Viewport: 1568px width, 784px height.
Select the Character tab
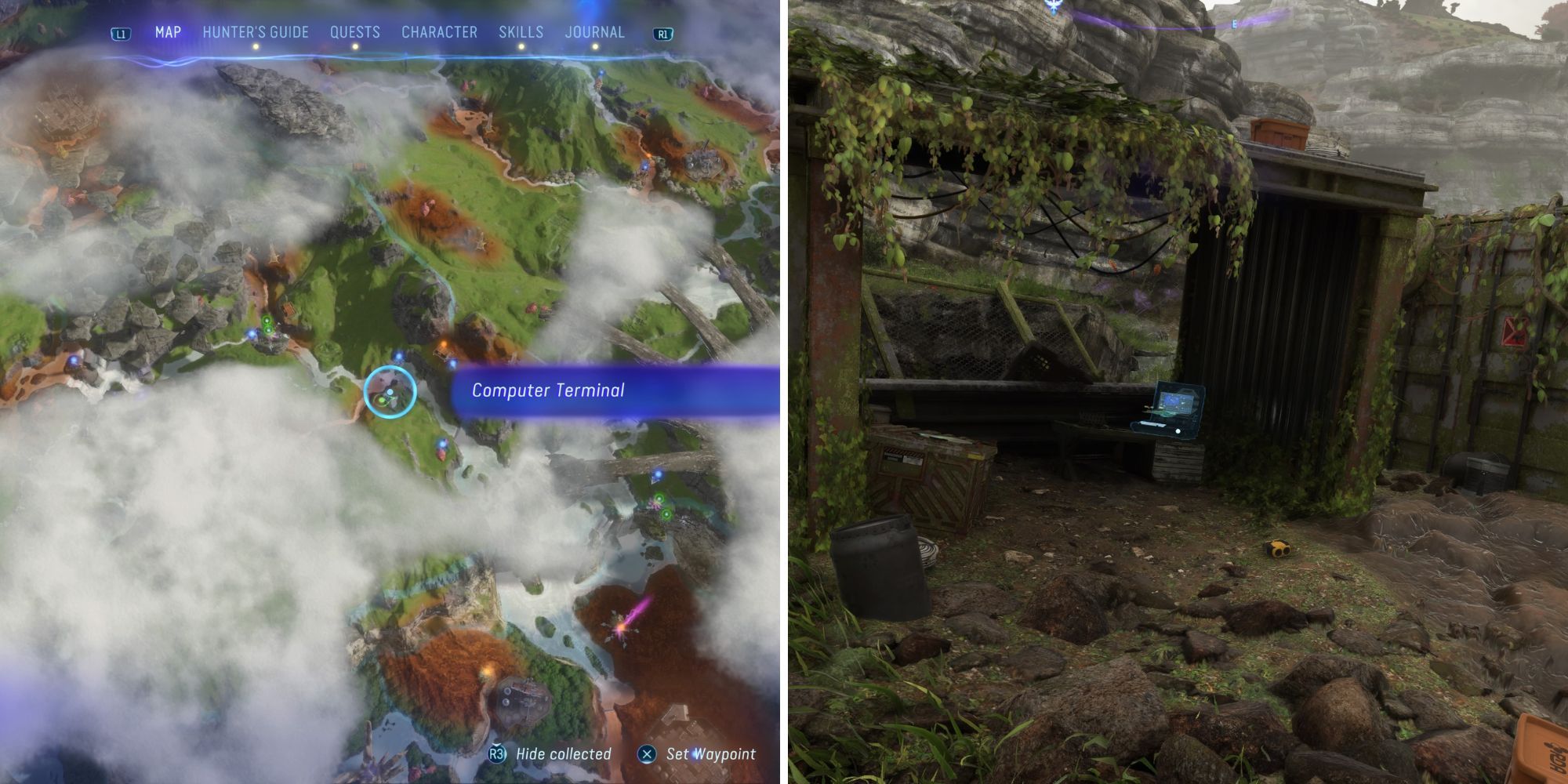pos(438,32)
